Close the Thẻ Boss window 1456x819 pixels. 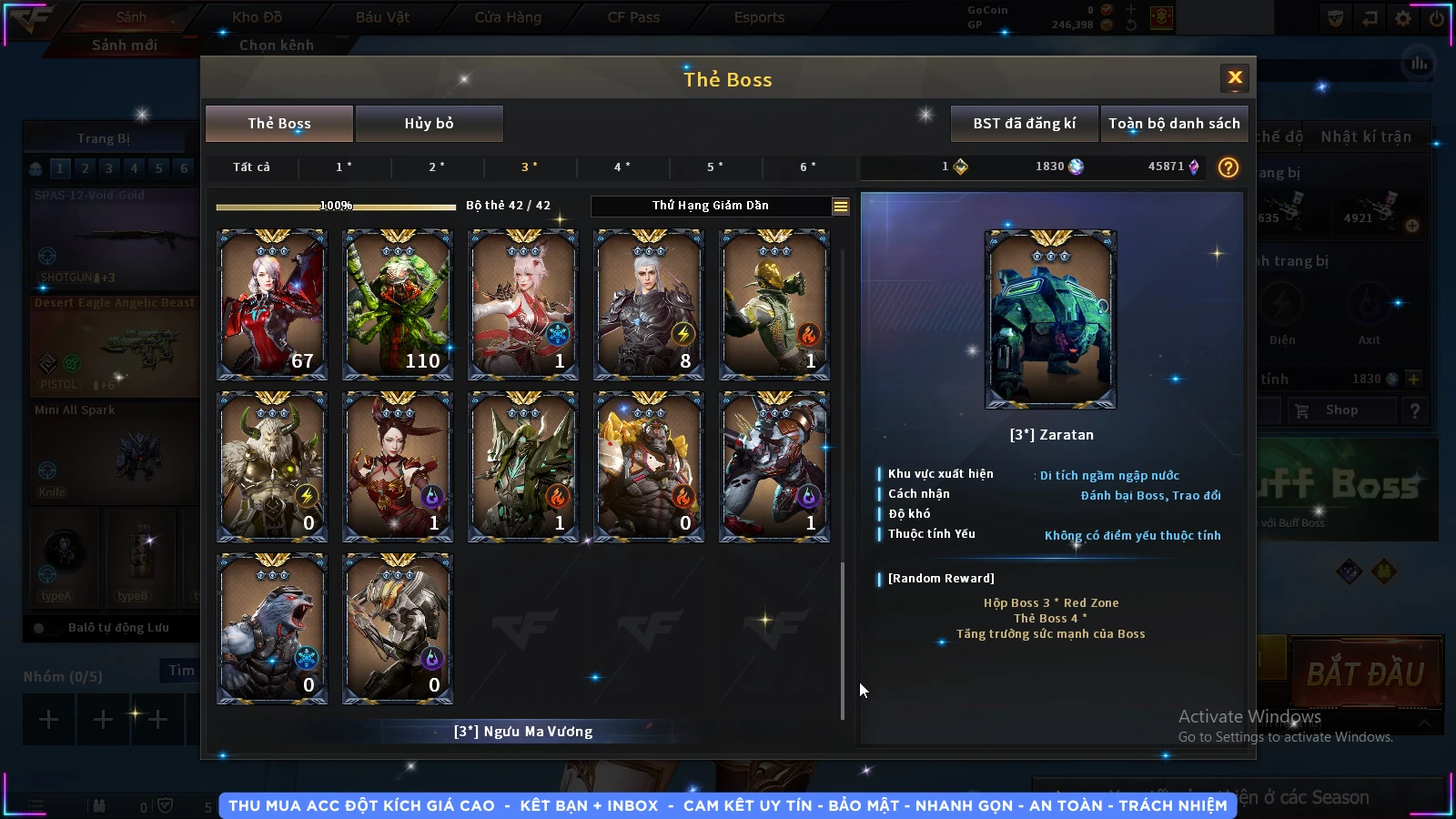[1234, 78]
